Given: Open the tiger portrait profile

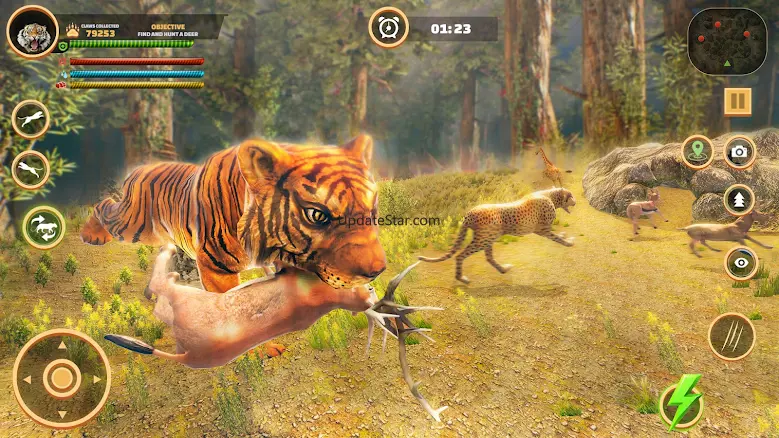Looking at the screenshot, I should point(32,32).
